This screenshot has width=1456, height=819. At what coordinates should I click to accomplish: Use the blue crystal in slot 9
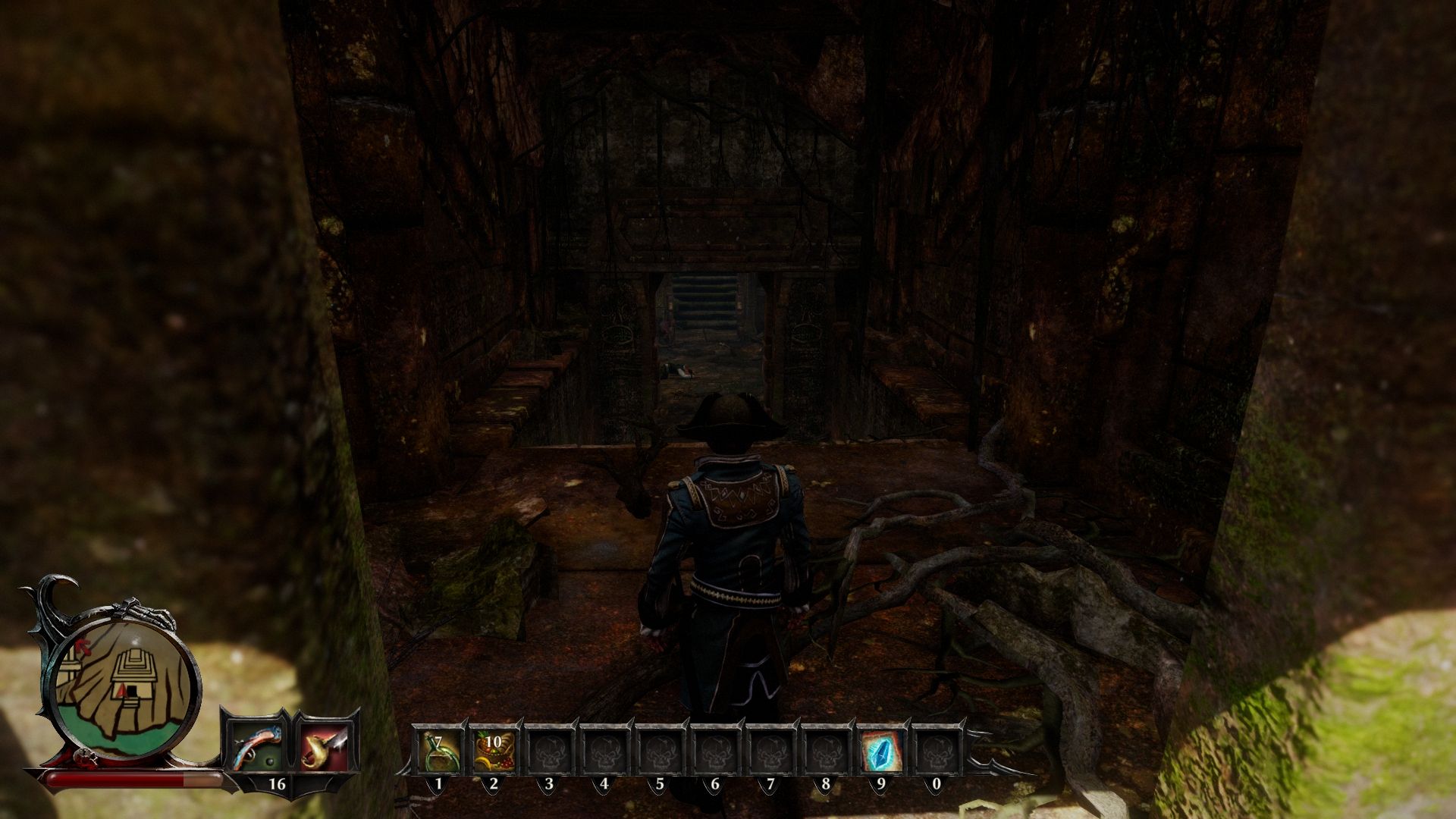(881, 751)
